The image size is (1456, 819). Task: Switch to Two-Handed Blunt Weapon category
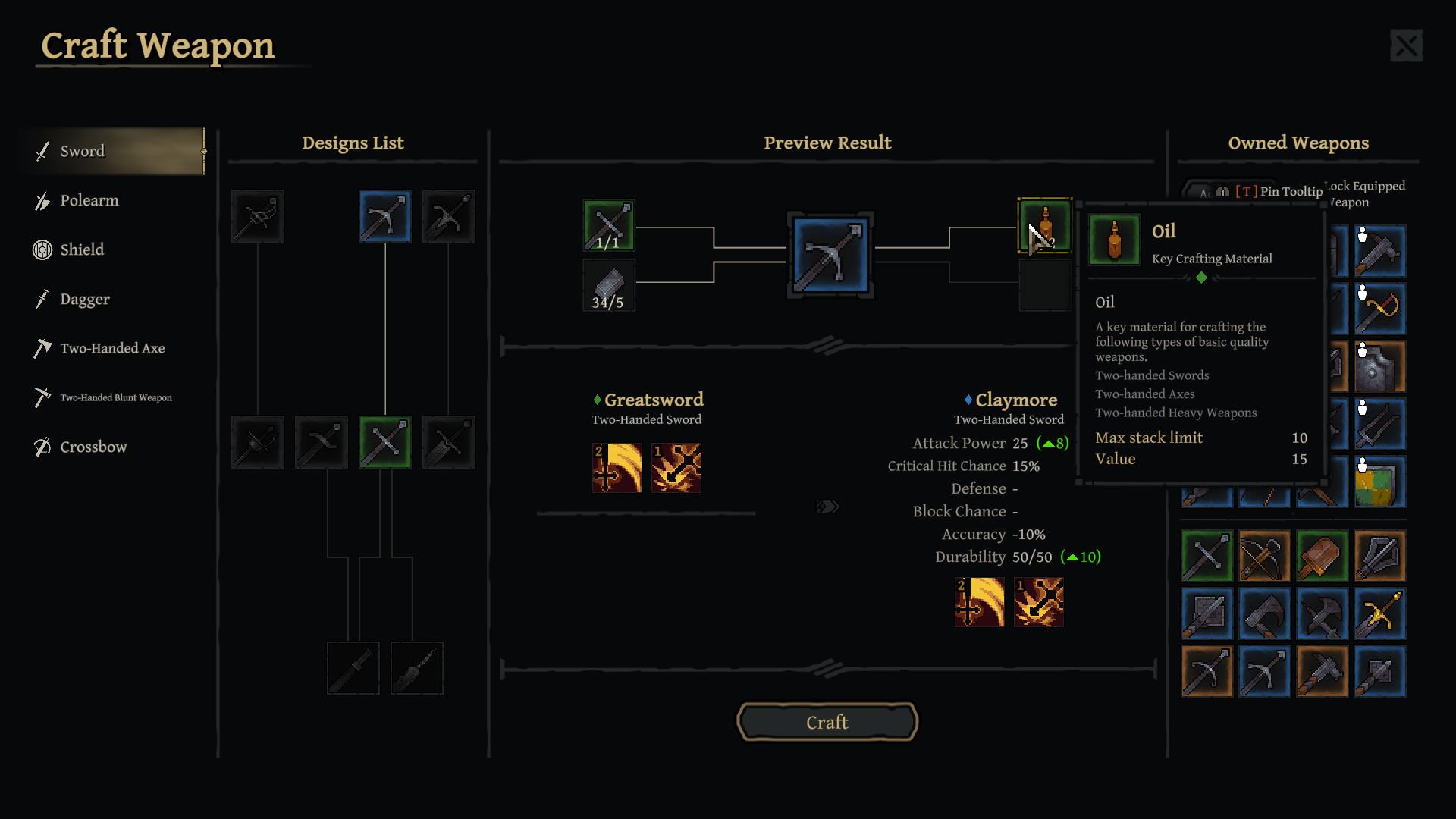[115, 398]
